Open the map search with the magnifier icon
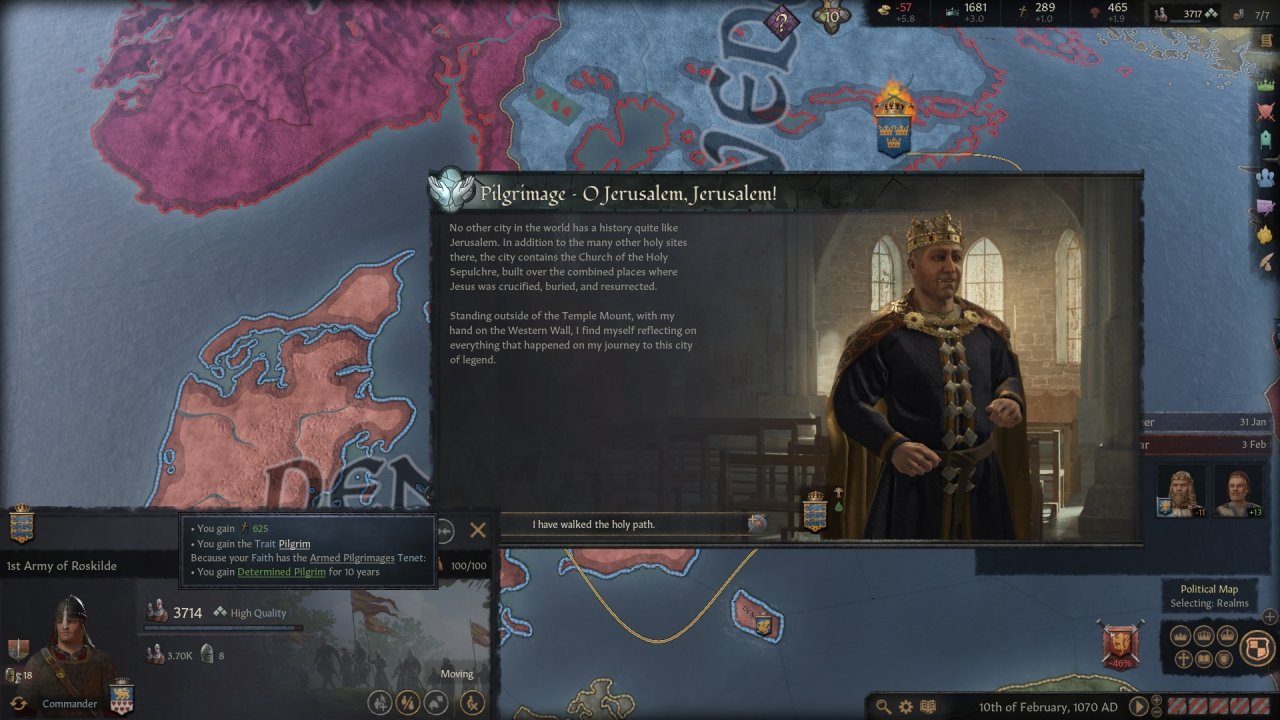Viewport: 1280px width, 720px height. point(884,706)
